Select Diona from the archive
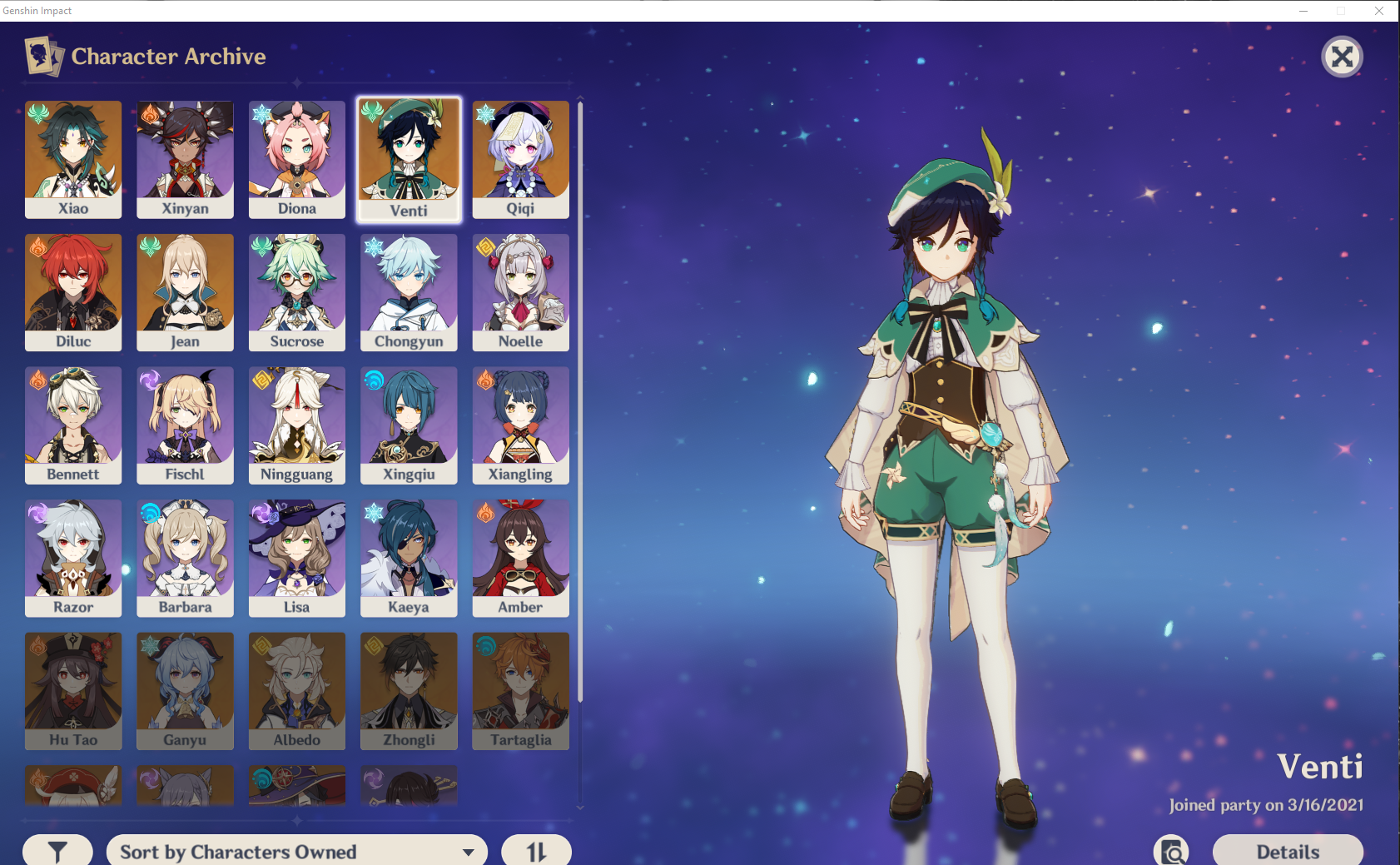1400x865 pixels. pos(297,159)
